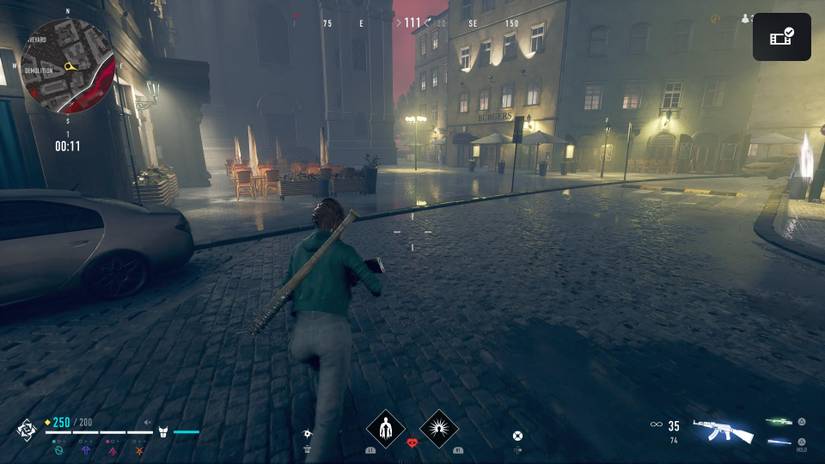Viewport: 825px width, 464px height.
Task: Switch to the green secondary weapon
Action: click(780, 422)
